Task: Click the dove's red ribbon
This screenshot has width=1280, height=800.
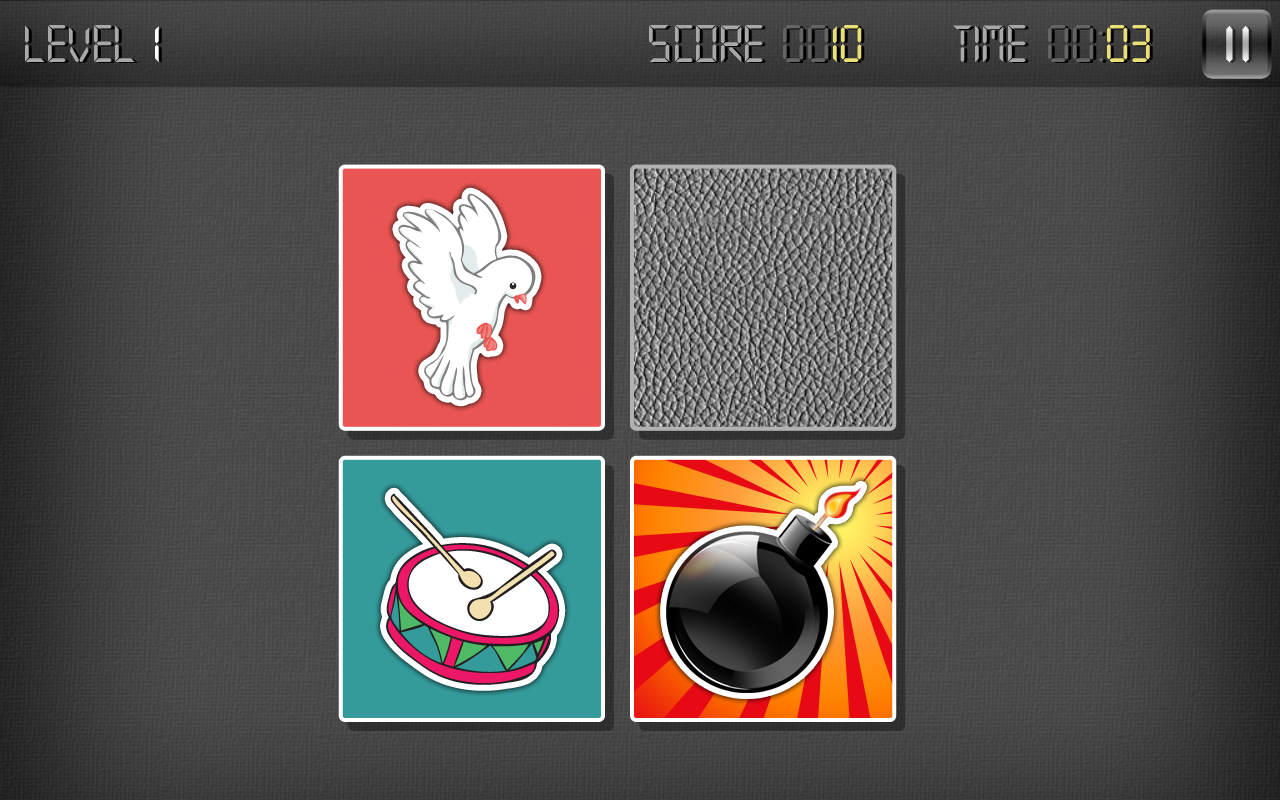Action: pos(487,335)
